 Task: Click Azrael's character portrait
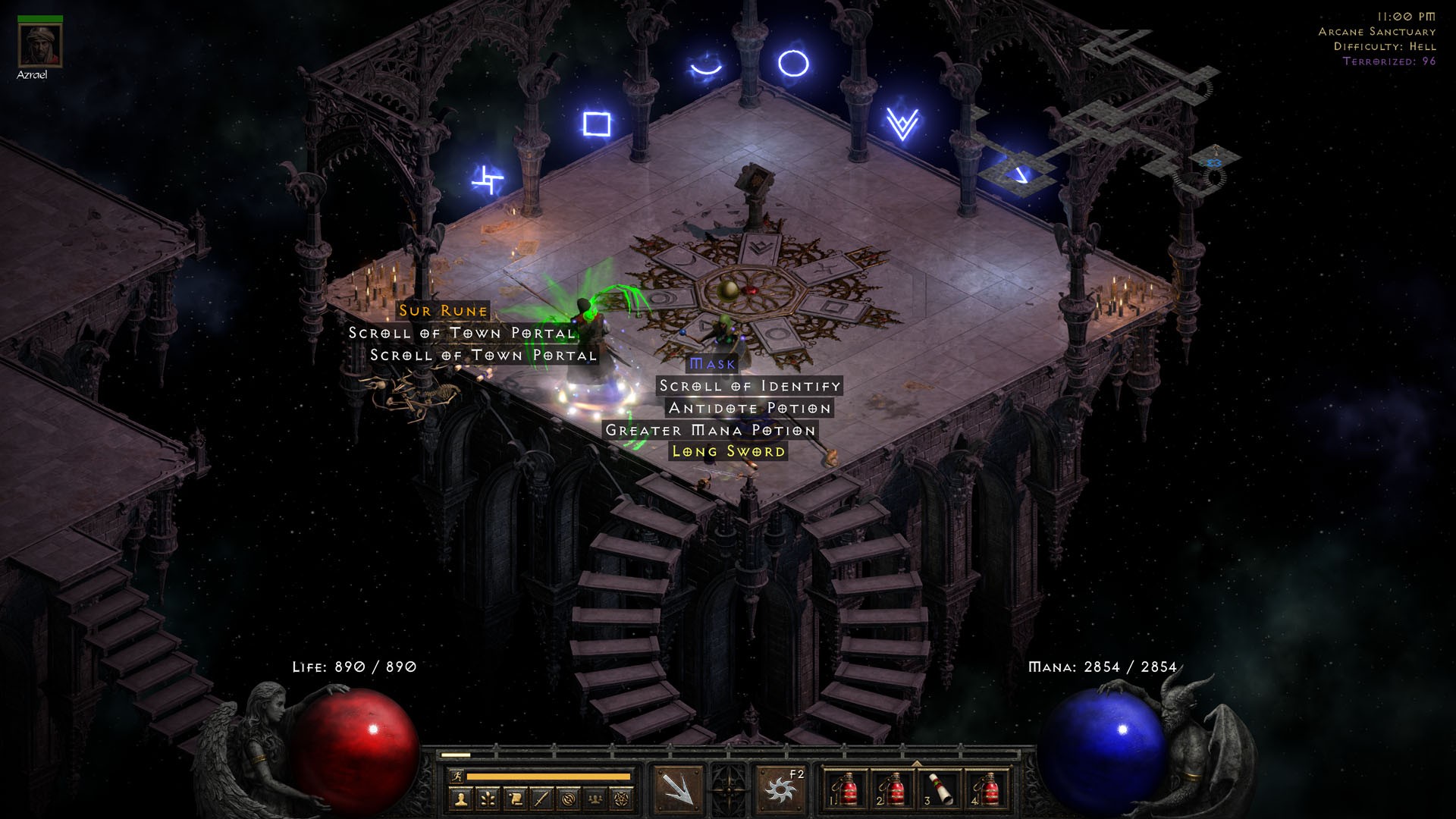point(39,45)
